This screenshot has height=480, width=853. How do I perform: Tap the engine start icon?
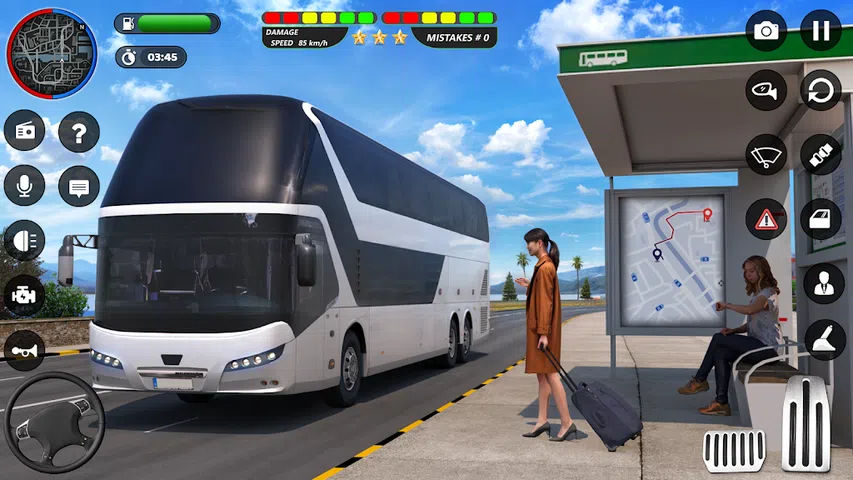tap(24, 295)
